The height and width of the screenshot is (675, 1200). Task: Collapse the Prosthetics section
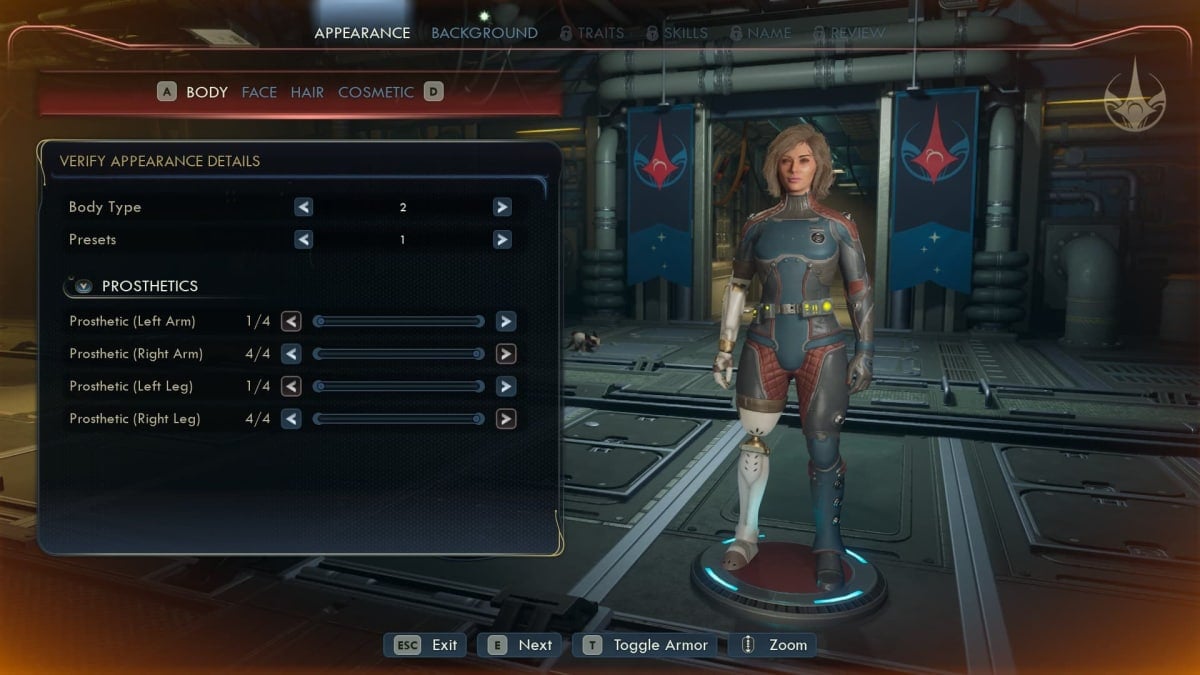pyautogui.click(x=84, y=286)
